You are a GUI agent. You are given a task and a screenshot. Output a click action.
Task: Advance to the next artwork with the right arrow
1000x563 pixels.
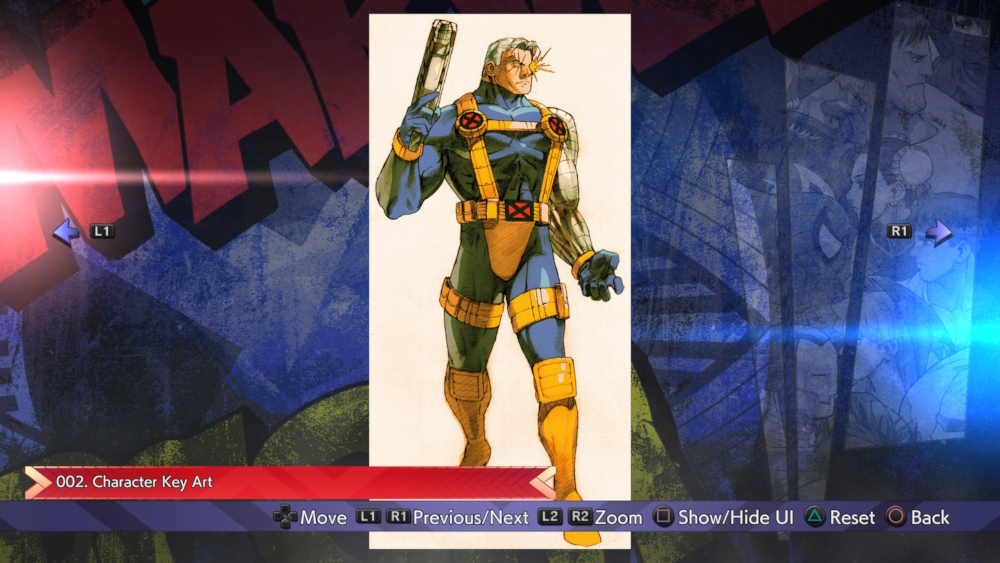point(938,233)
